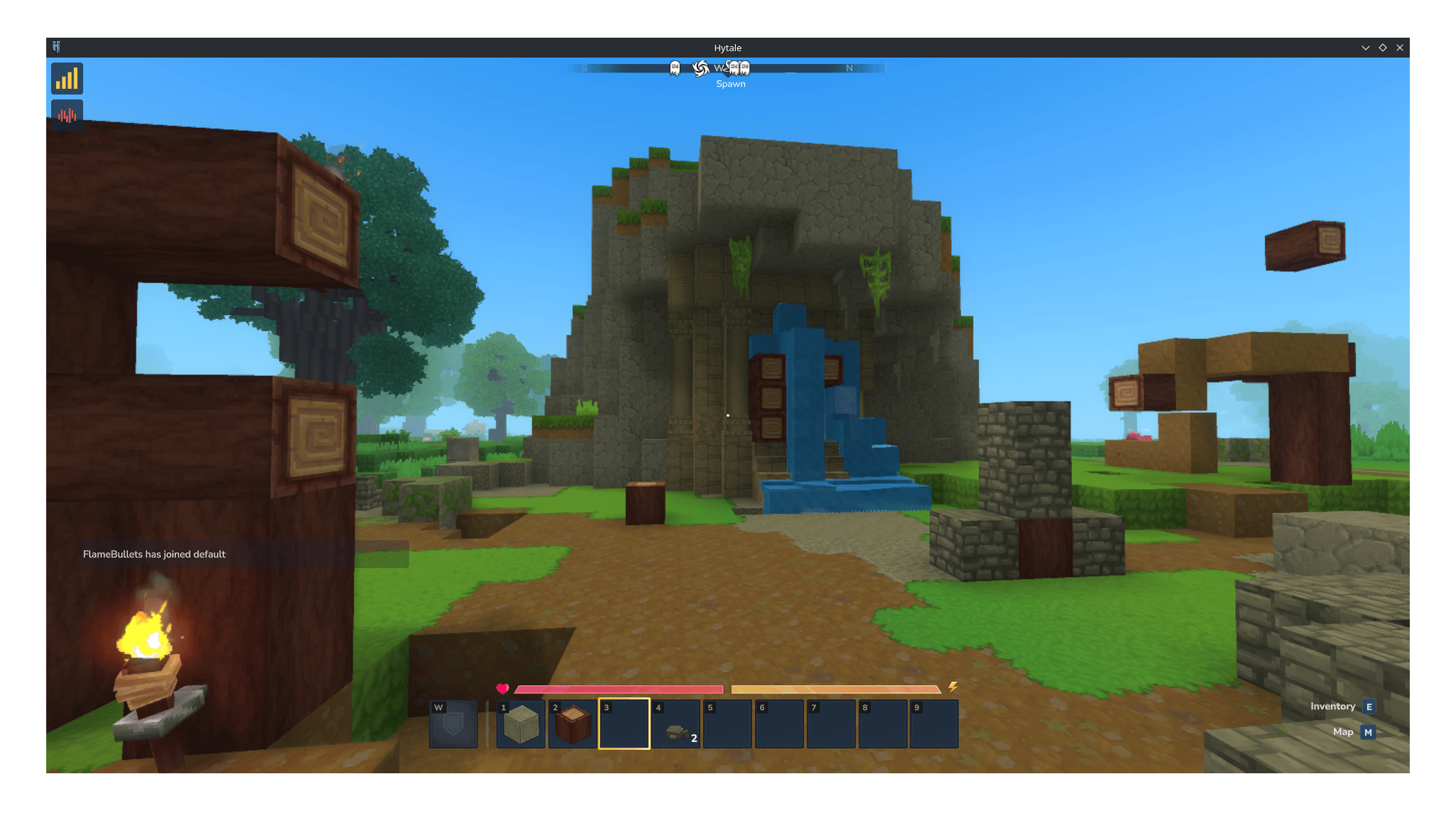The width and height of the screenshot is (1456, 828).
Task: Click the red audio waveform icon below the stats icon
Action: coord(67,114)
